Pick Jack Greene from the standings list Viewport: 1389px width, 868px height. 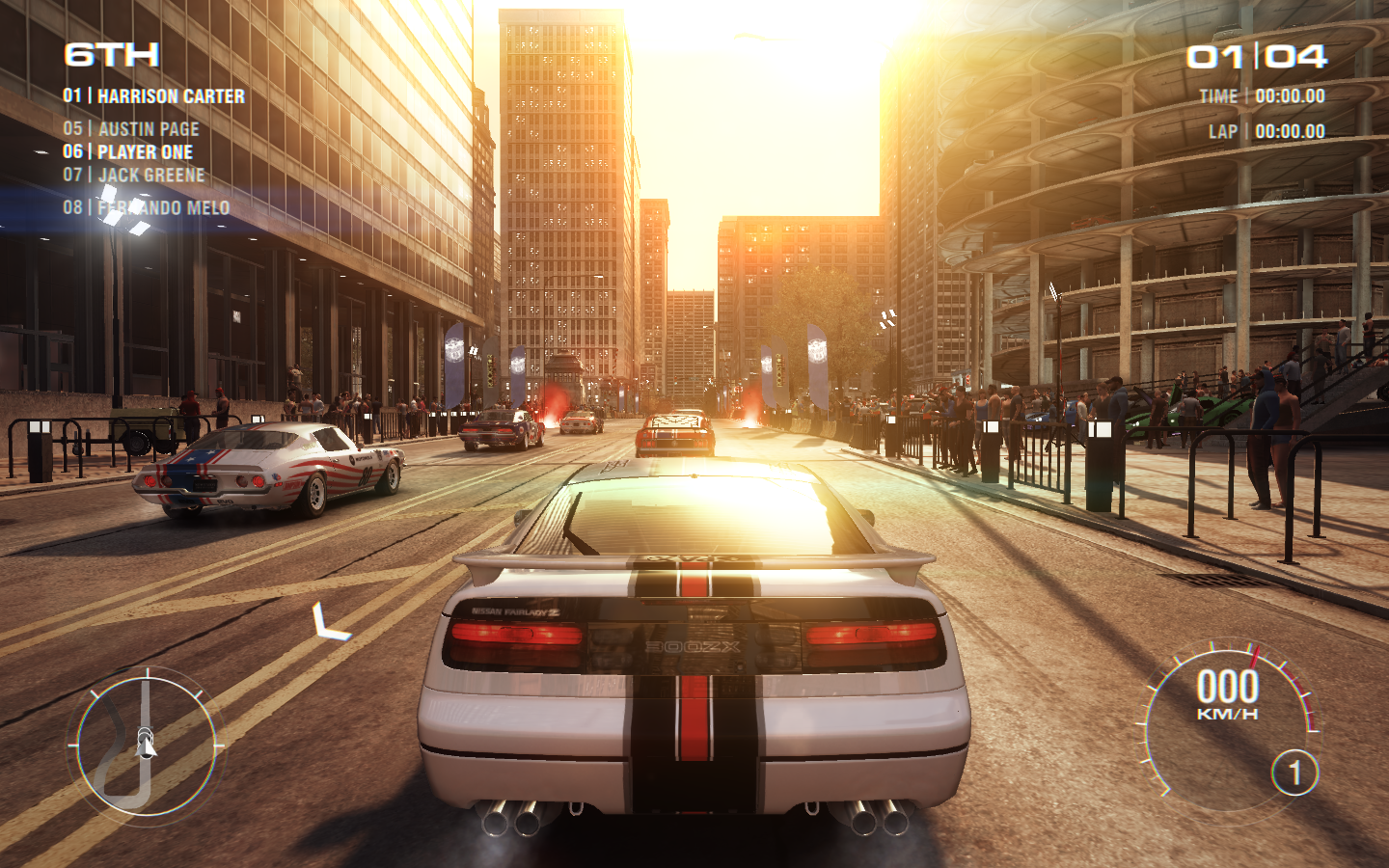click(134, 176)
